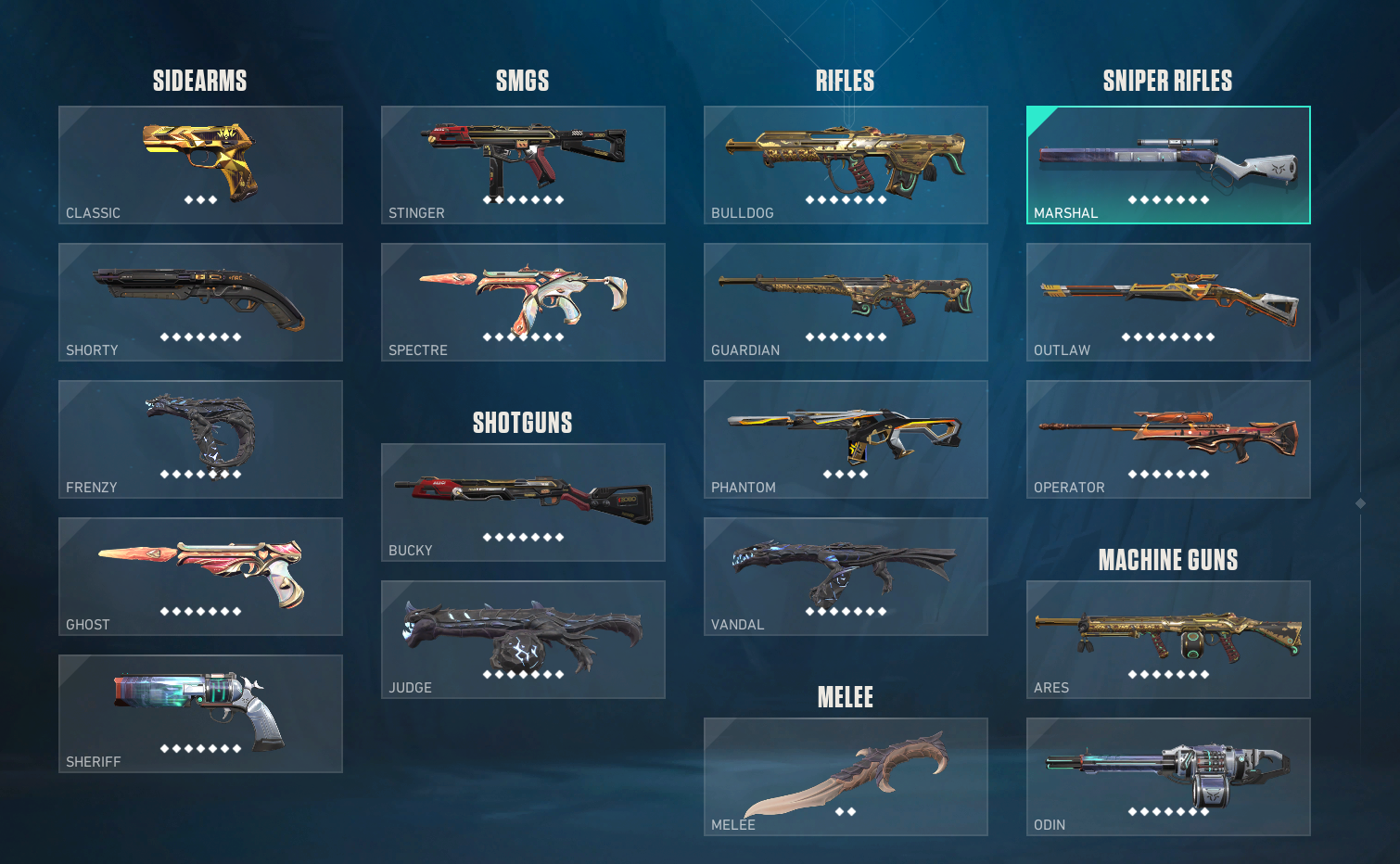The image size is (1400, 864).
Task: Choose the Outlaw sniper rifle slot
Action: click(x=1168, y=302)
